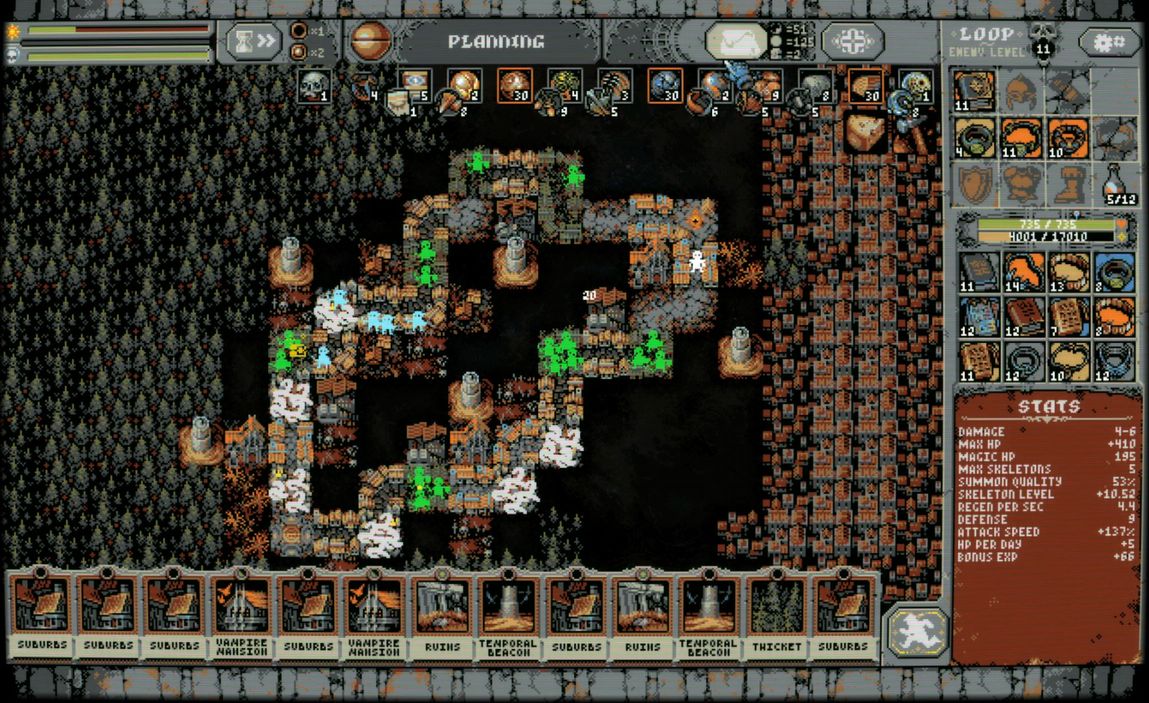The height and width of the screenshot is (703, 1149).
Task: Pick the level 14 orange armor in inventory
Action: 1023,271
